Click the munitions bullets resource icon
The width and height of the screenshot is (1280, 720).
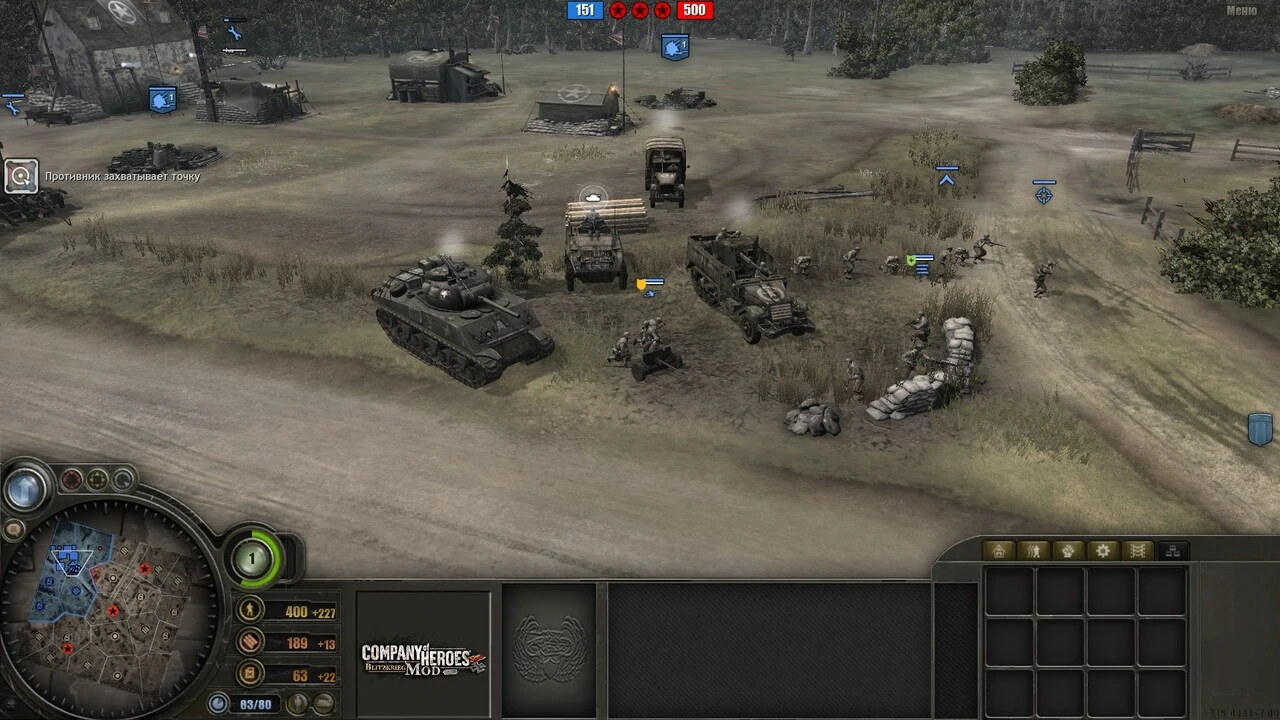point(249,643)
